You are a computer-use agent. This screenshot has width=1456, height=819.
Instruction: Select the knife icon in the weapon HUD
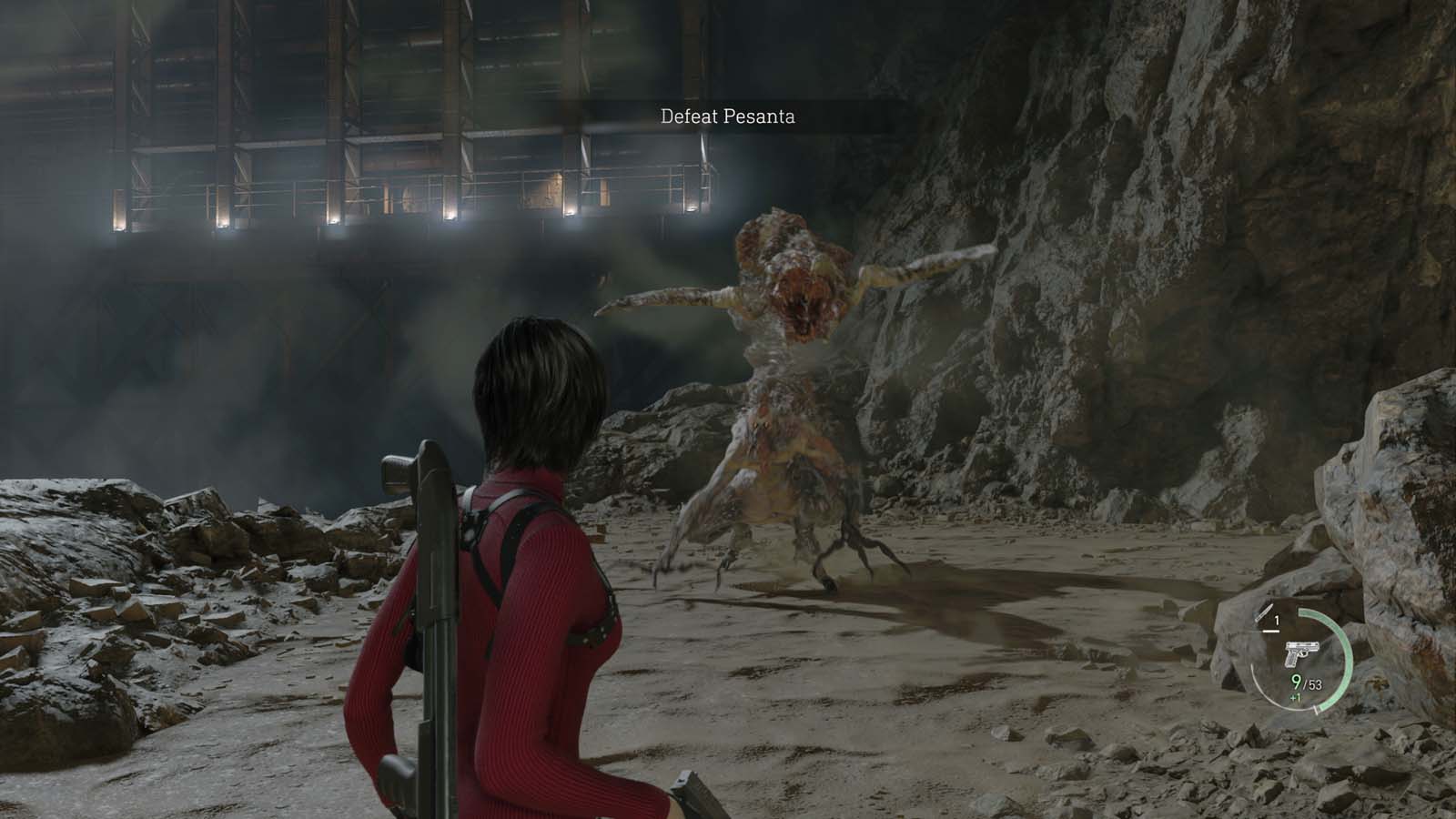[x=1262, y=618]
